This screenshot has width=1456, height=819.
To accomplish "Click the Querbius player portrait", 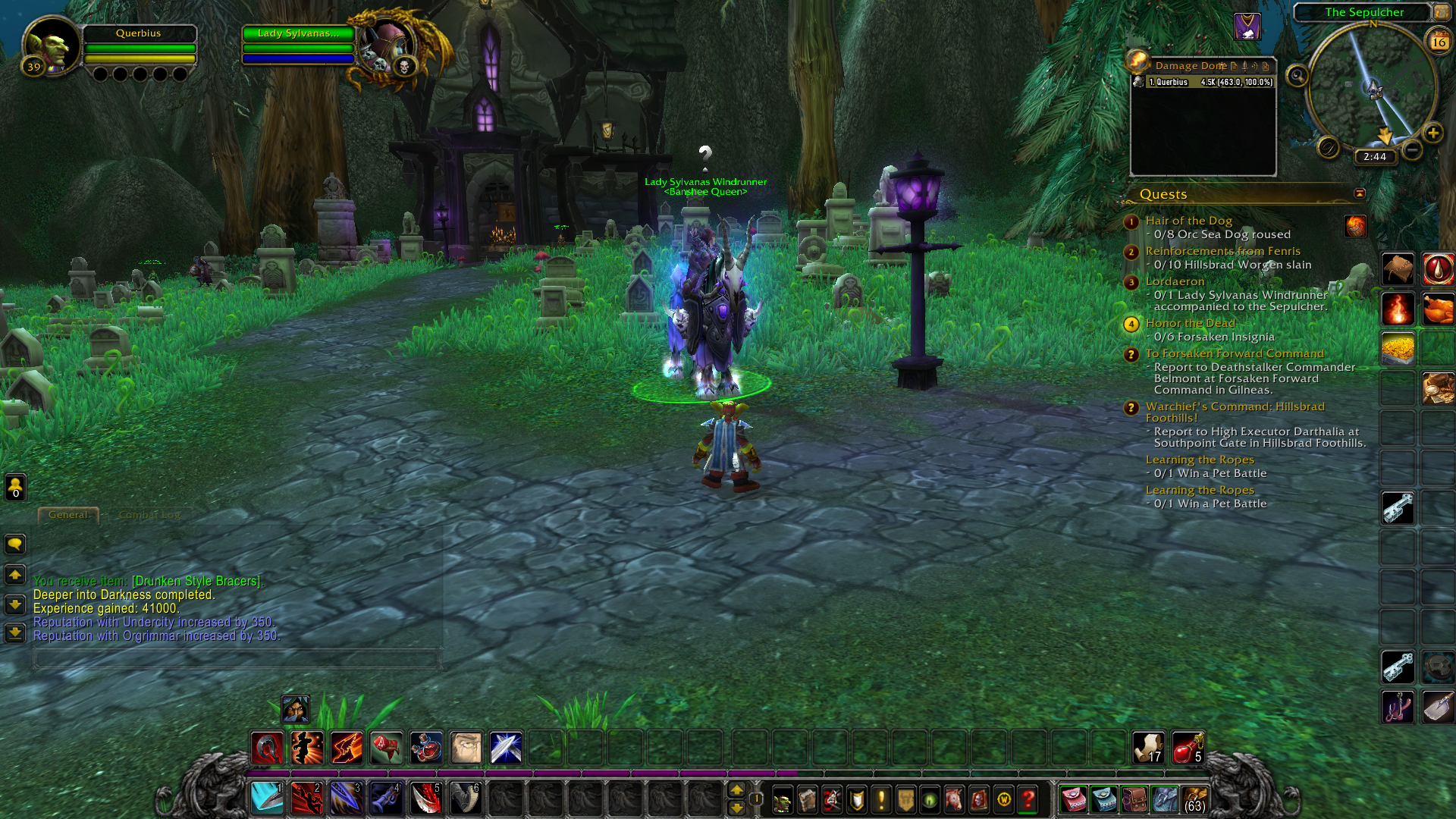I will click(x=50, y=47).
